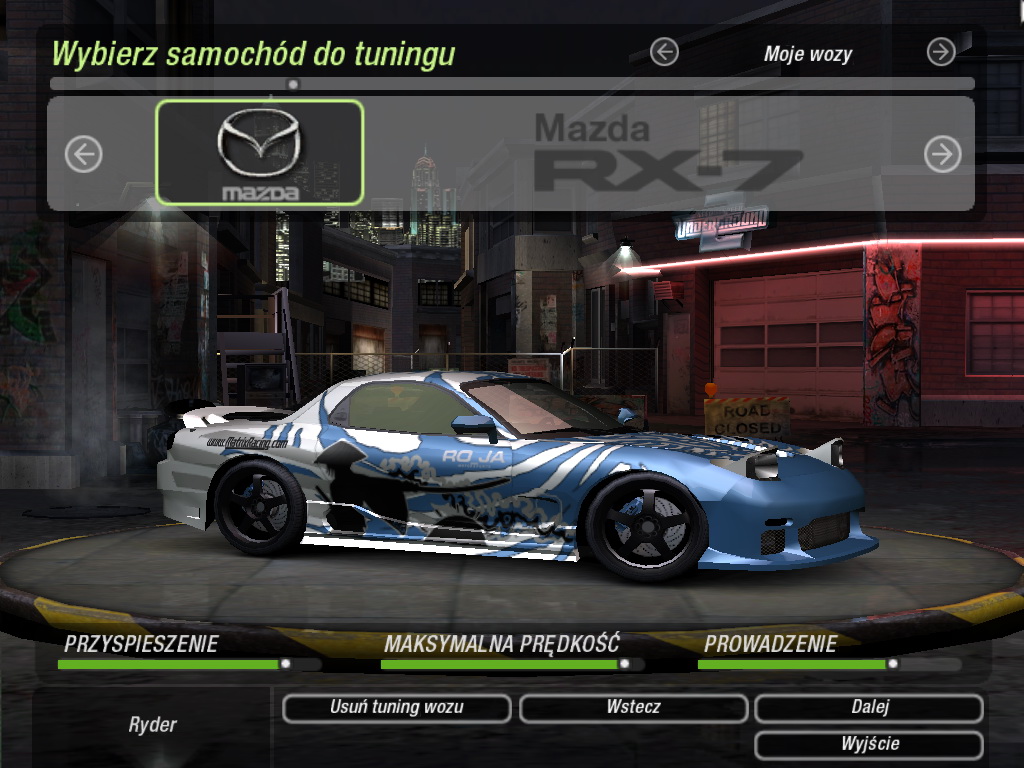Show the next car after Mazda RX-7

(942, 154)
